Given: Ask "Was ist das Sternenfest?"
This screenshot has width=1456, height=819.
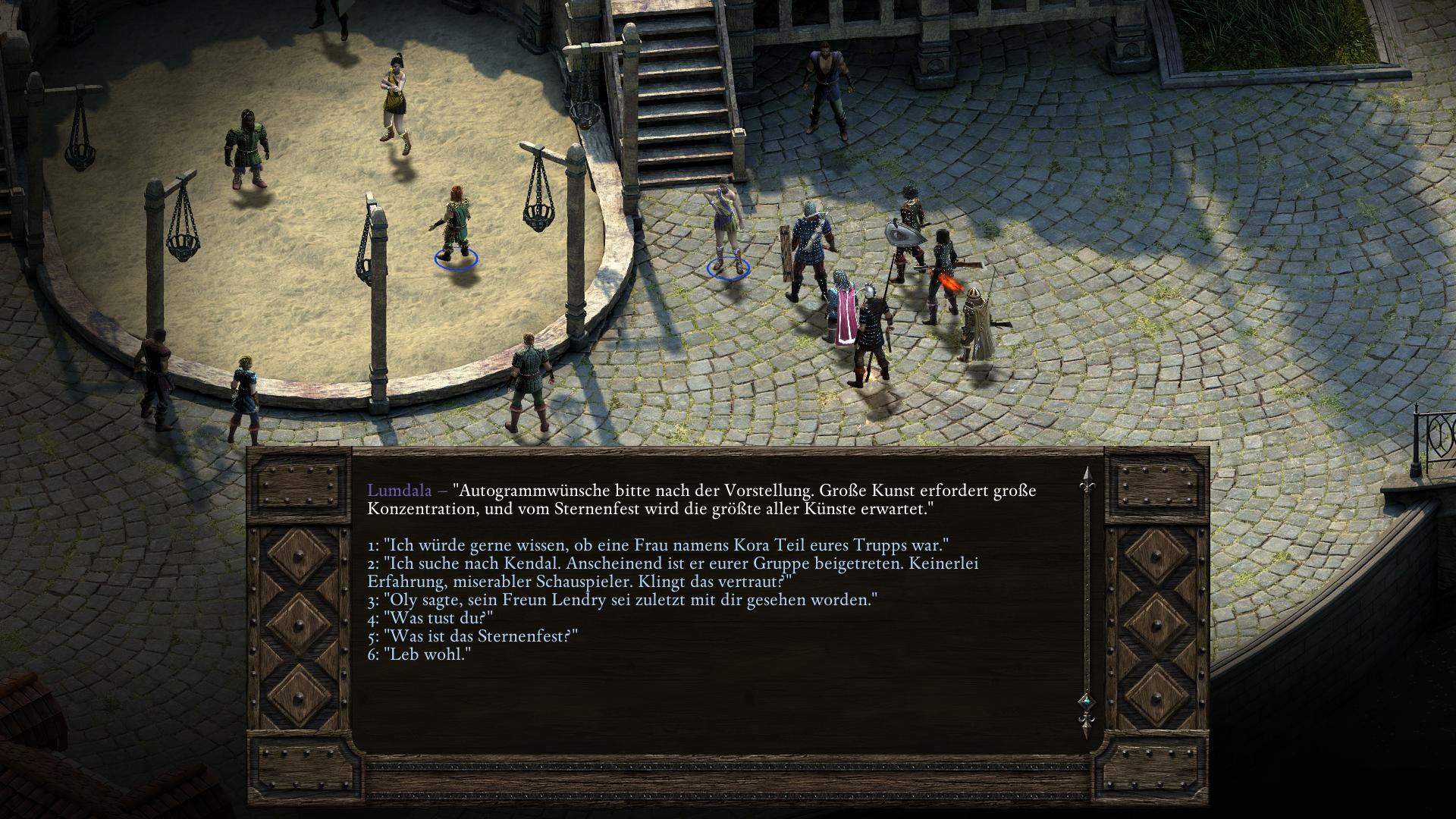Looking at the screenshot, I should pos(472,636).
